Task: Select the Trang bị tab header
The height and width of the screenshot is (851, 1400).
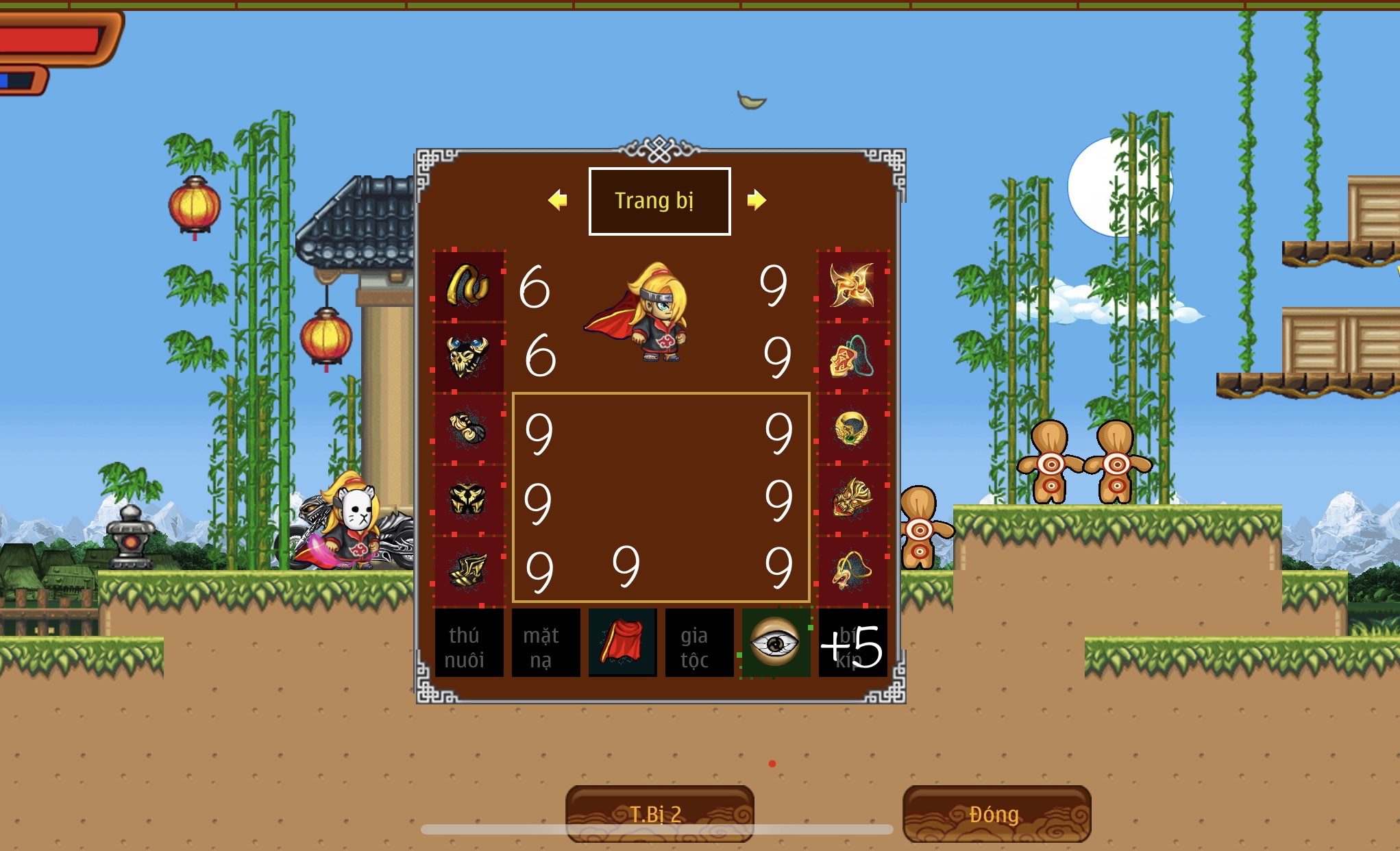Action: click(659, 201)
